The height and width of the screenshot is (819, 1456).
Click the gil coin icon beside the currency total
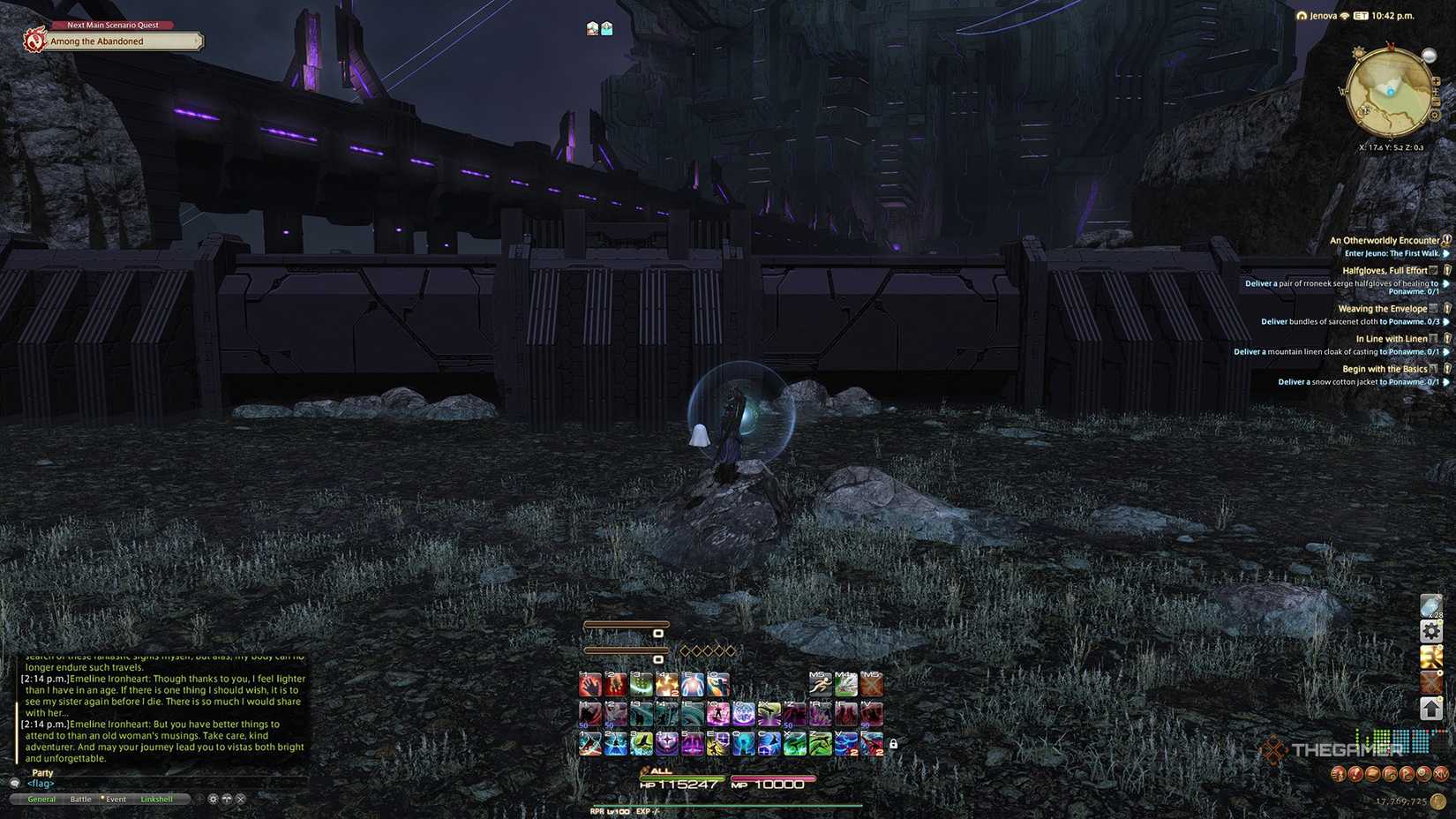1436,801
